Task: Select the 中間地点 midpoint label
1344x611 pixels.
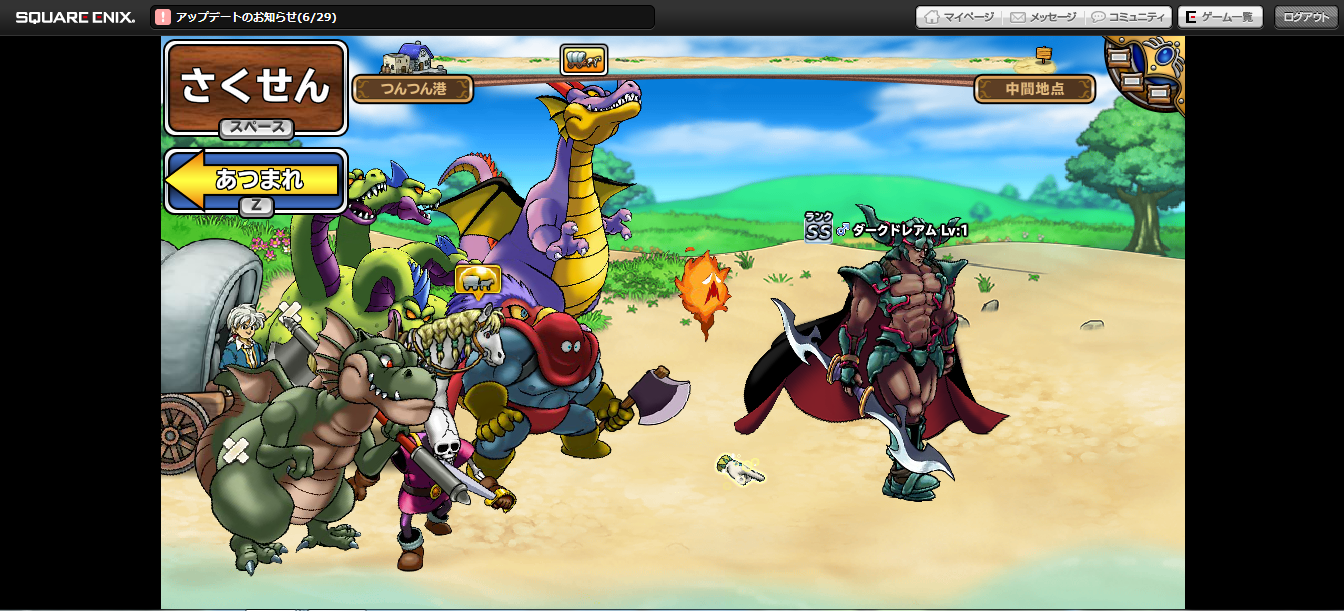Action: [1034, 89]
